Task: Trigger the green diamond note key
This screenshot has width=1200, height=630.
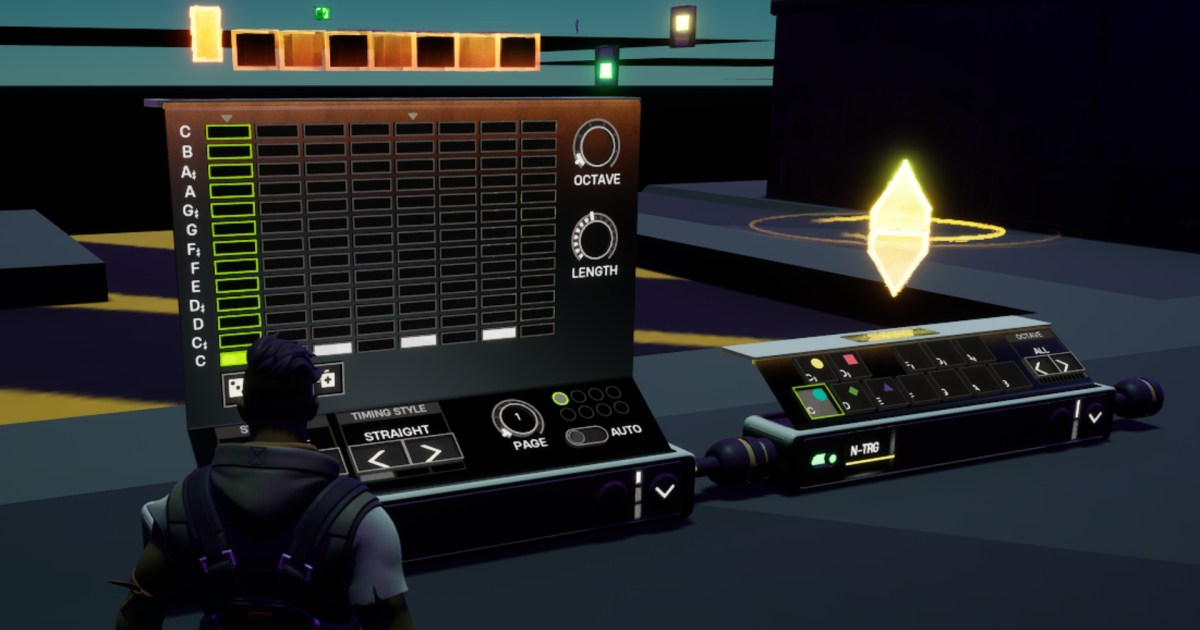Action: pos(853,392)
